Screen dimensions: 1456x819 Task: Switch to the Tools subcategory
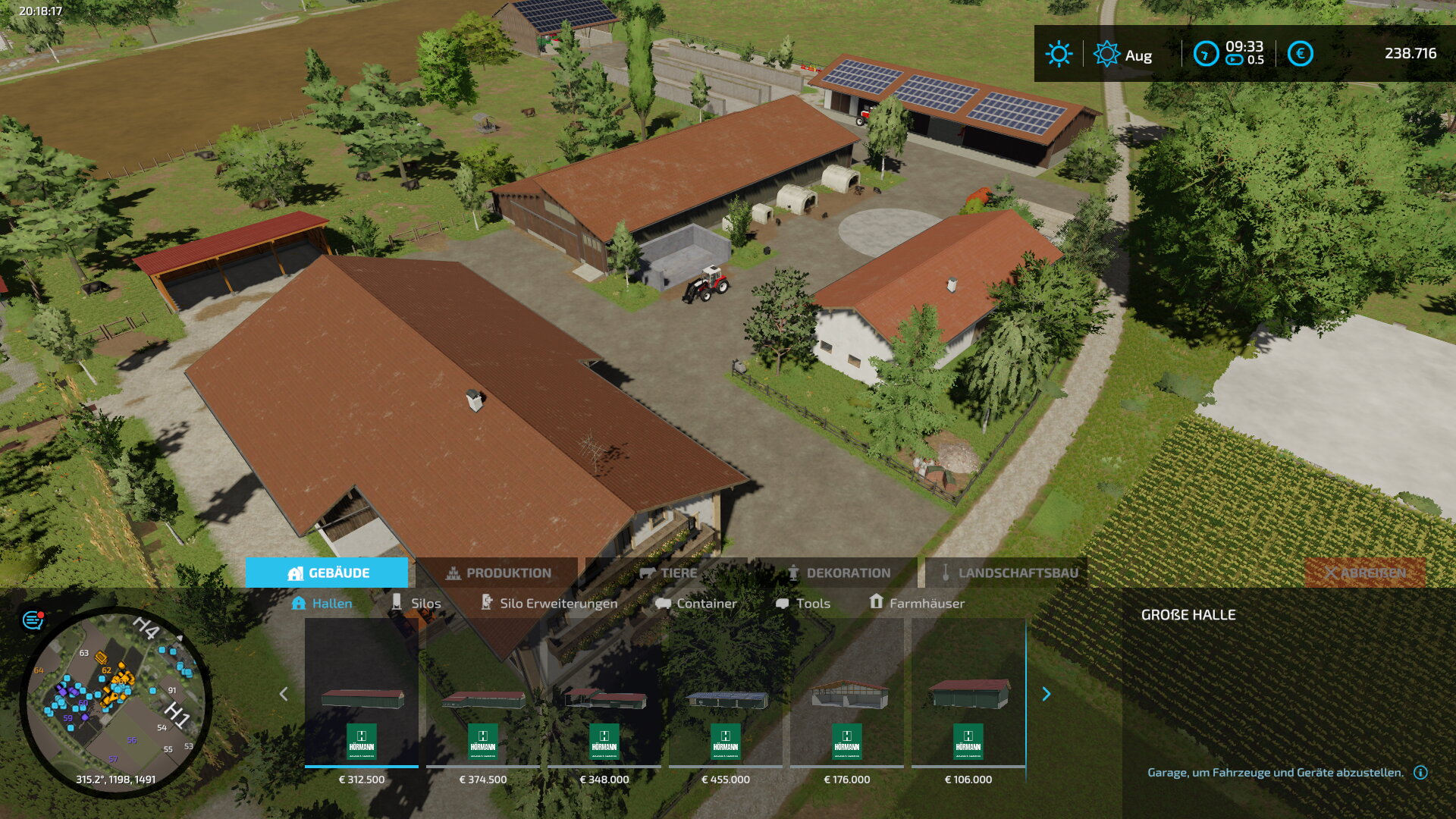(x=803, y=603)
